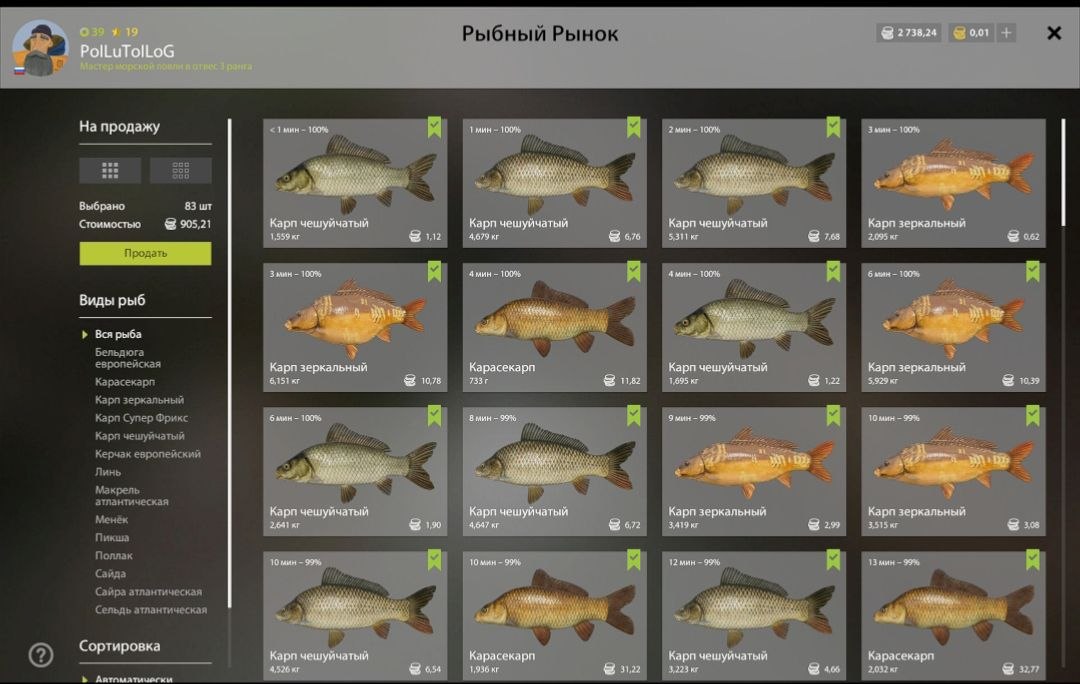
Task: Select the Пикша category
Action: [x=112, y=538]
